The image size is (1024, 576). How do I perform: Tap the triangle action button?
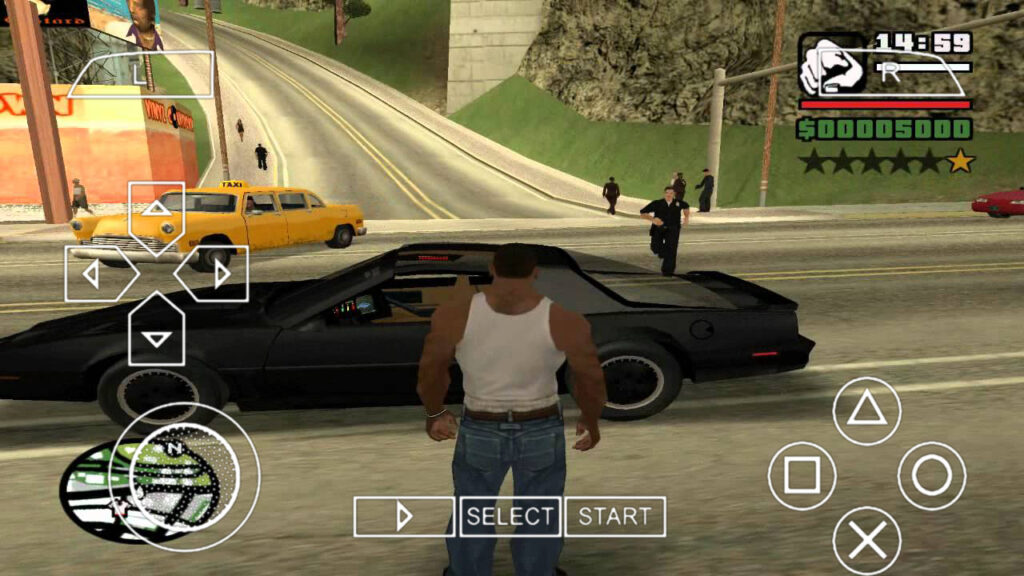click(x=867, y=410)
